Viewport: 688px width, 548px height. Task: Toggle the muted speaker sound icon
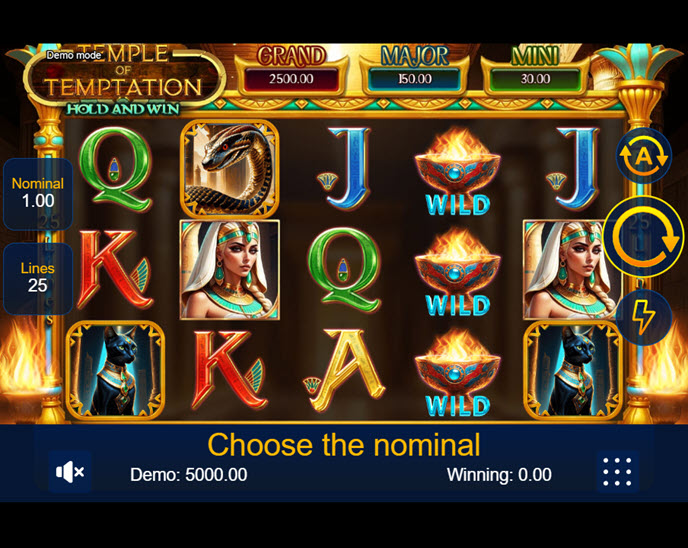[x=69, y=472]
